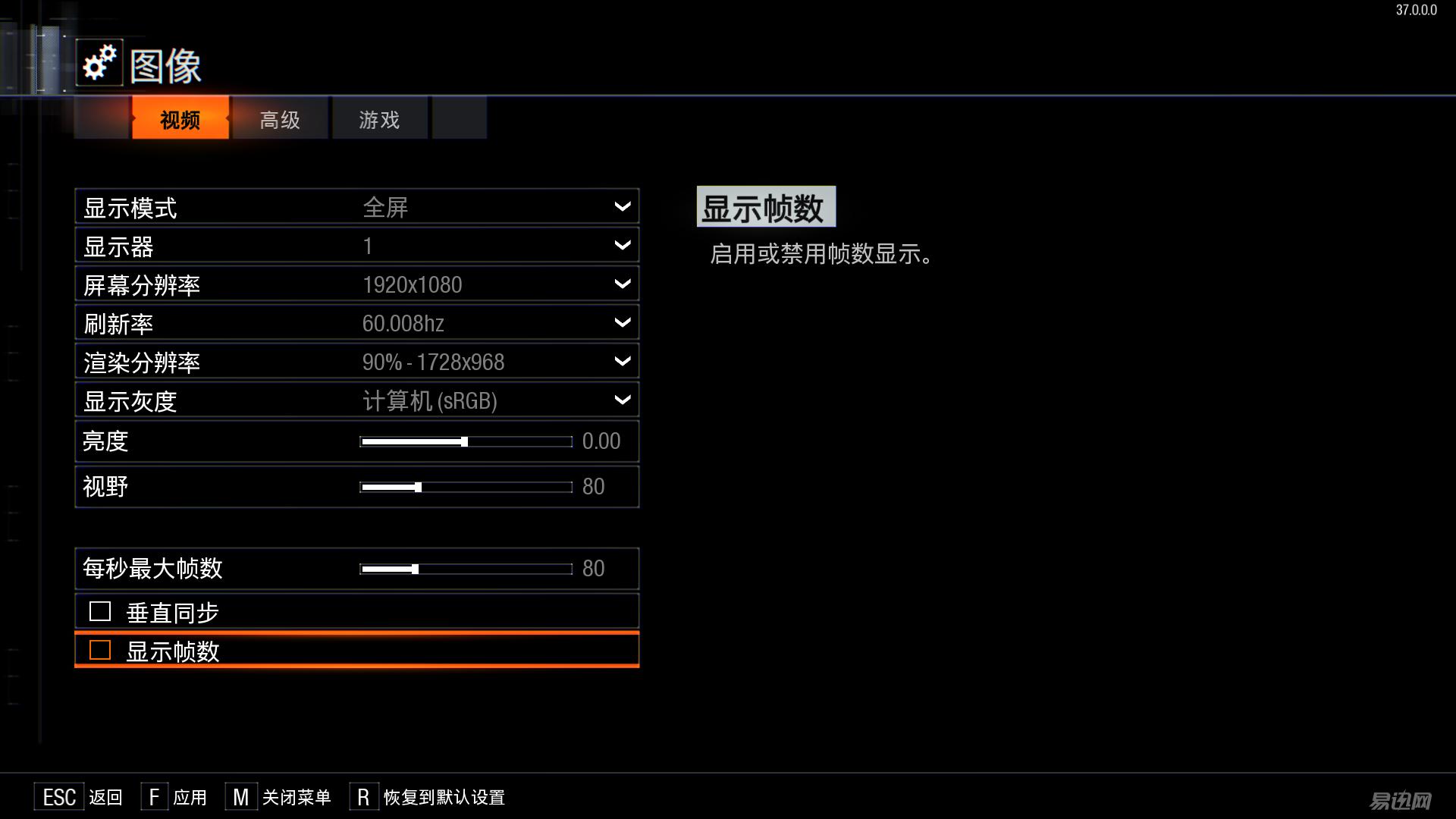Image resolution: width=1456 pixels, height=819 pixels.
Task: Select the currently active 视频 tab
Action: [x=179, y=119]
